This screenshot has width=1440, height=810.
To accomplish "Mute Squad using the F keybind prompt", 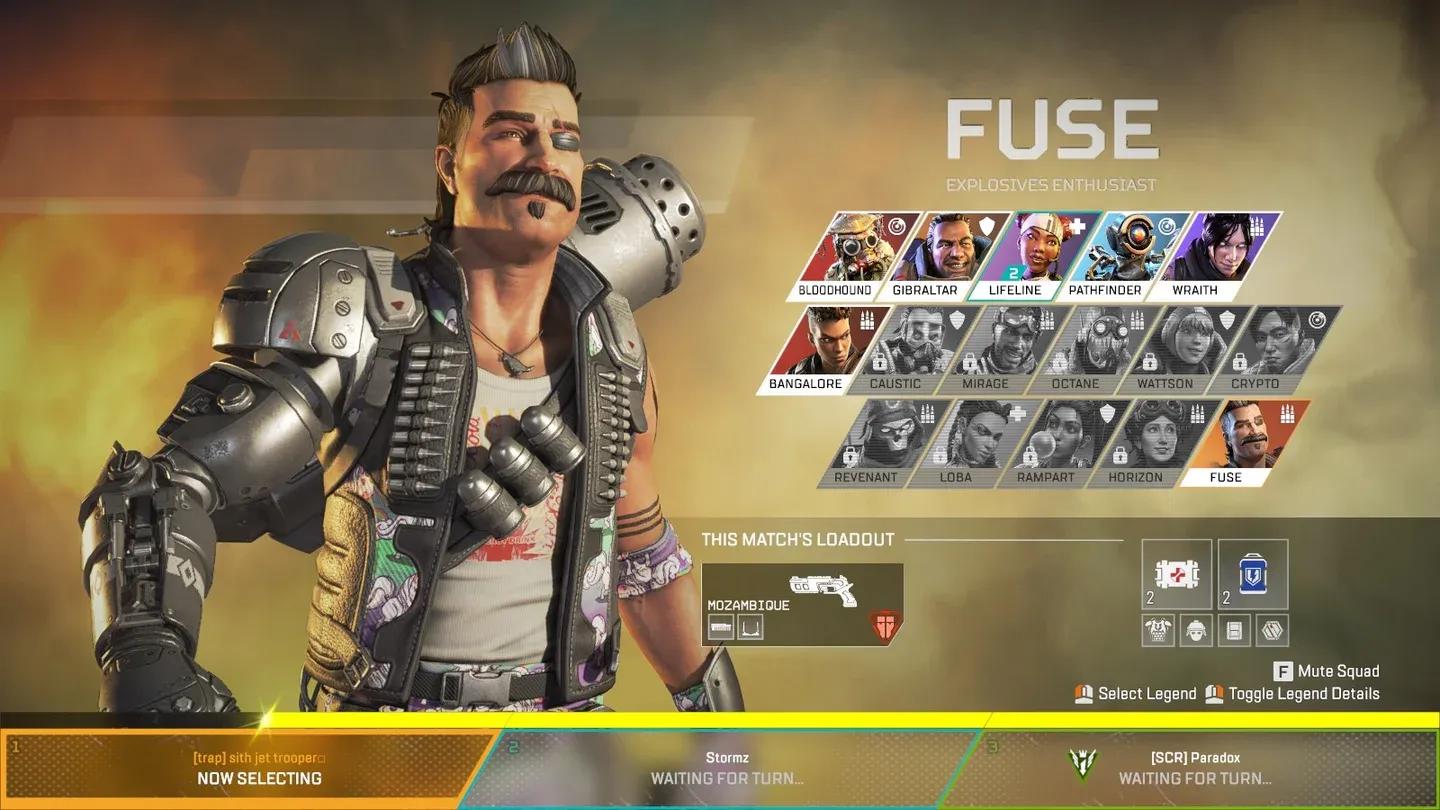I will (x=1325, y=671).
